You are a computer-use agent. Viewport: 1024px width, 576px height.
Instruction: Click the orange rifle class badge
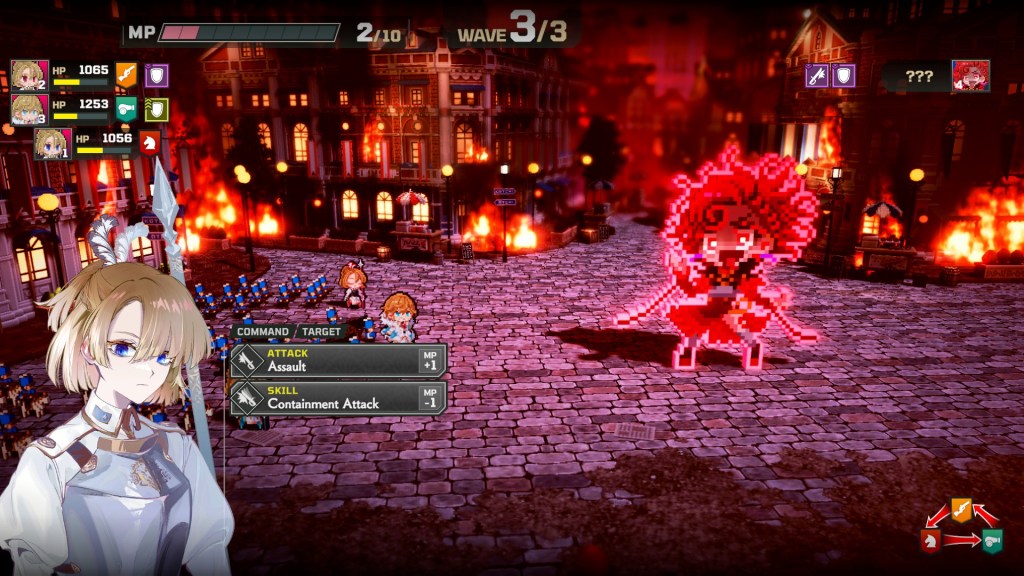click(126, 75)
